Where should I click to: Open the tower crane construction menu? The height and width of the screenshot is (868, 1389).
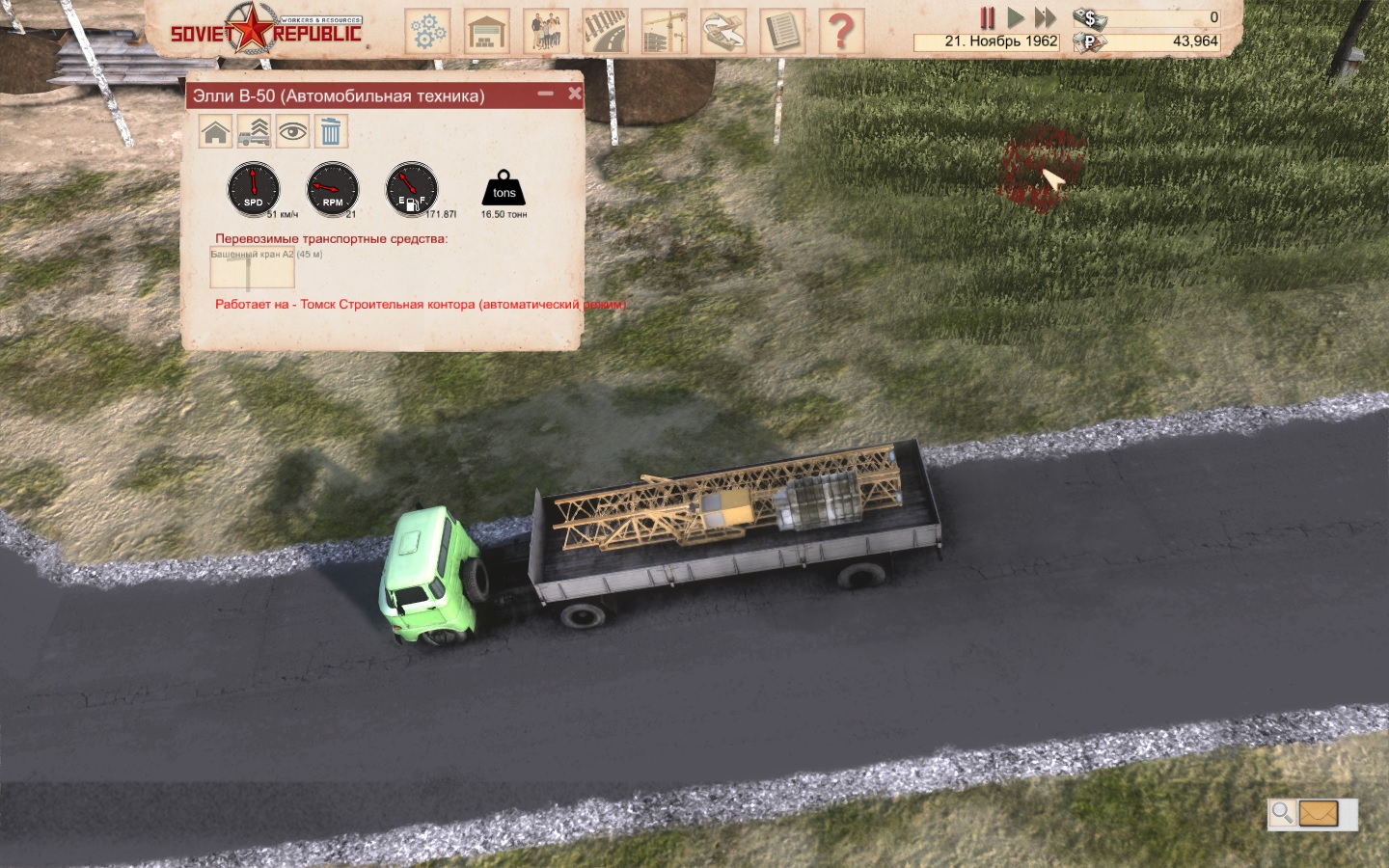click(x=664, y=31)
